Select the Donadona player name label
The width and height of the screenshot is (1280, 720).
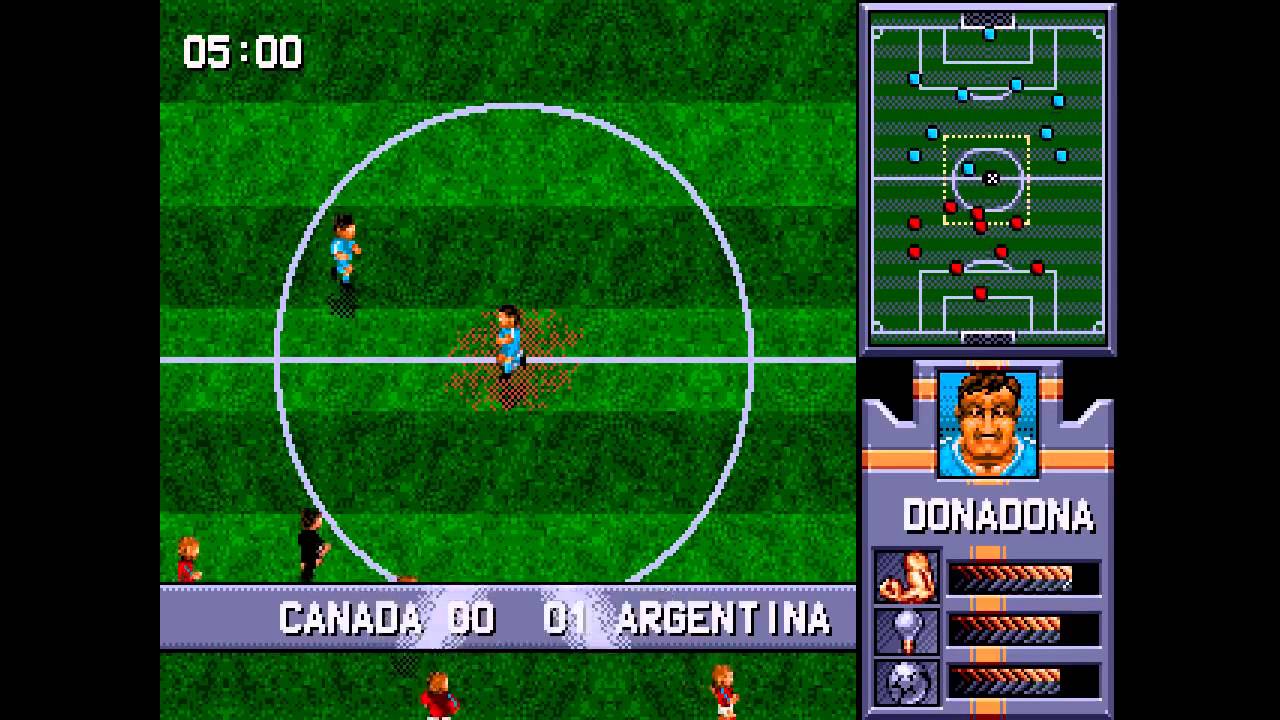tap(997, 516)
